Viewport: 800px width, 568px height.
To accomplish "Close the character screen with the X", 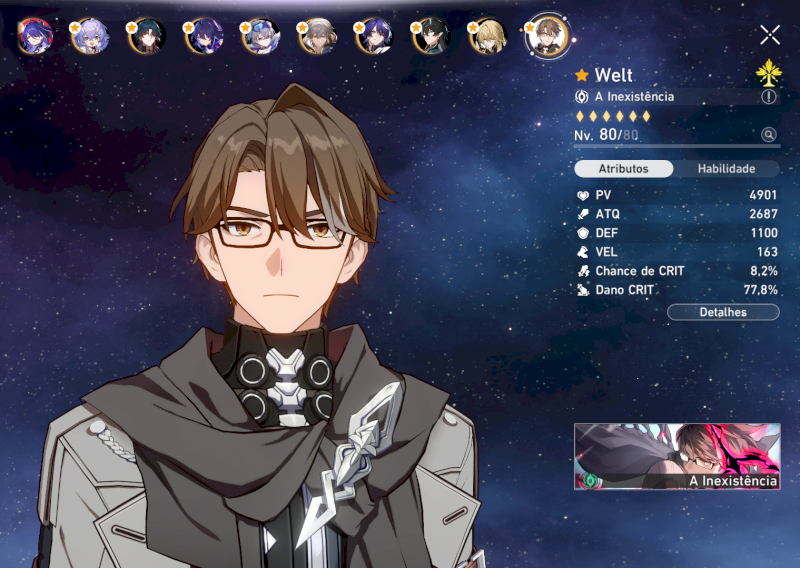I will (x=769, y=35).
